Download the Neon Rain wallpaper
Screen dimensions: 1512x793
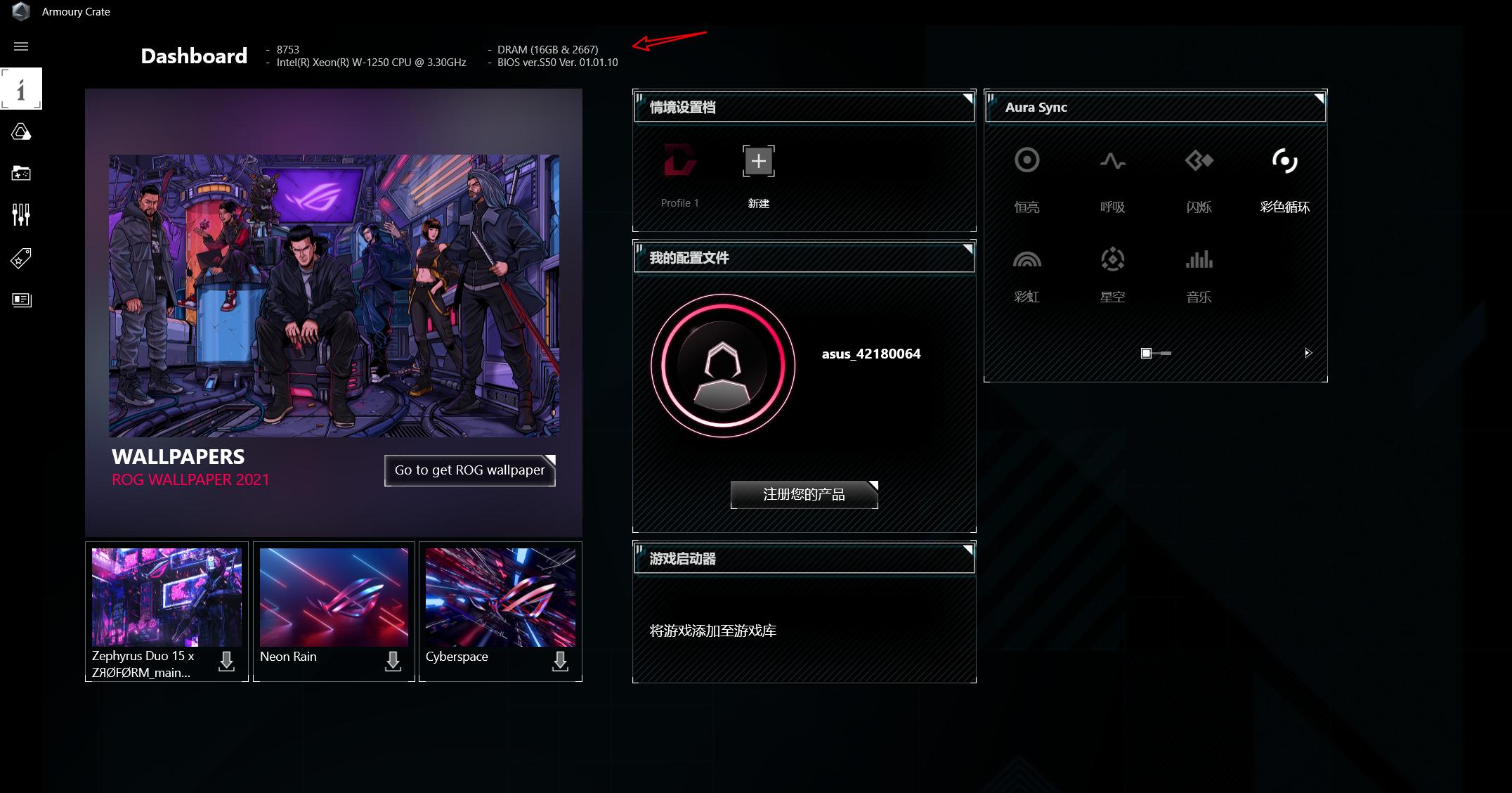(x=393, y=661)
